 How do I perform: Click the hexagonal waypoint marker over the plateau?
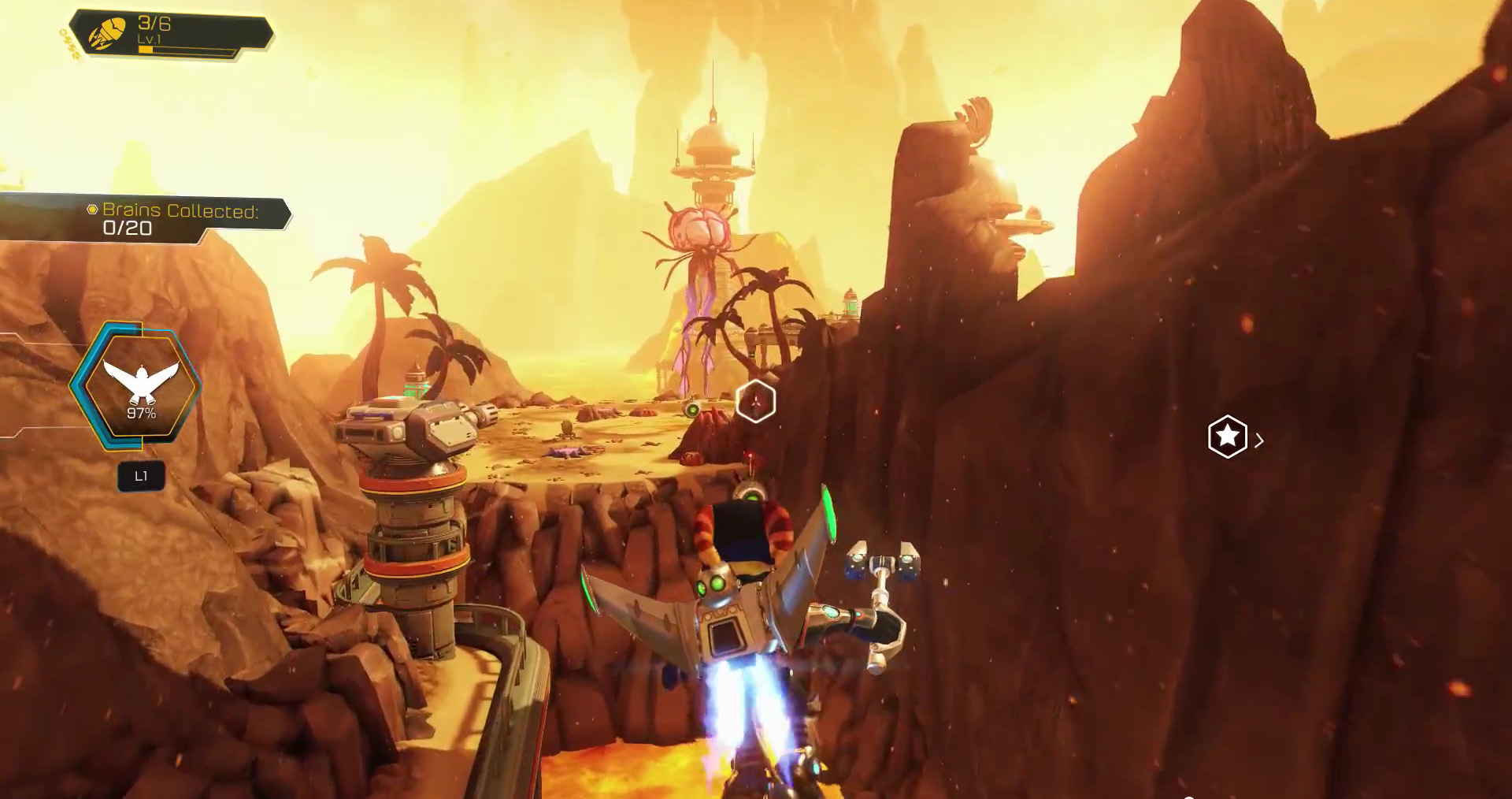point(755,401)
